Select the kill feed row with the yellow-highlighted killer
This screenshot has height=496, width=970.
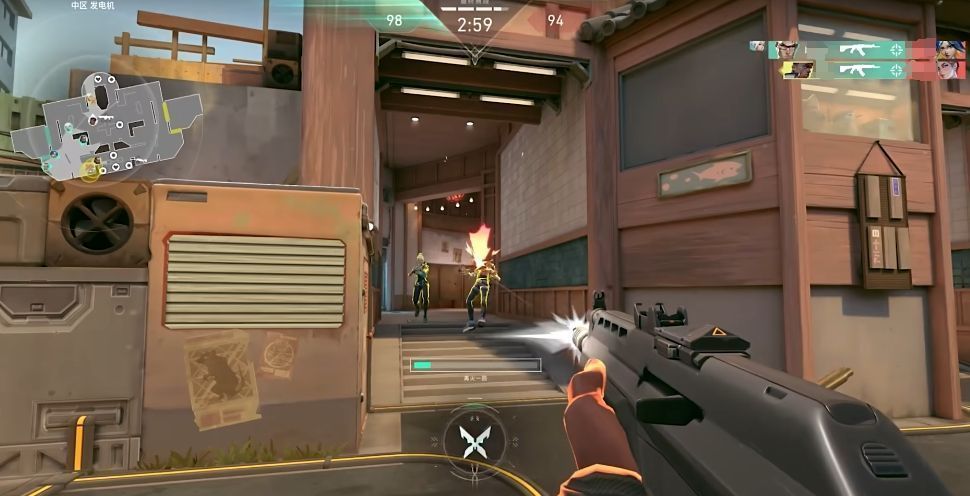pyautogui.click(x=854, y=69)
